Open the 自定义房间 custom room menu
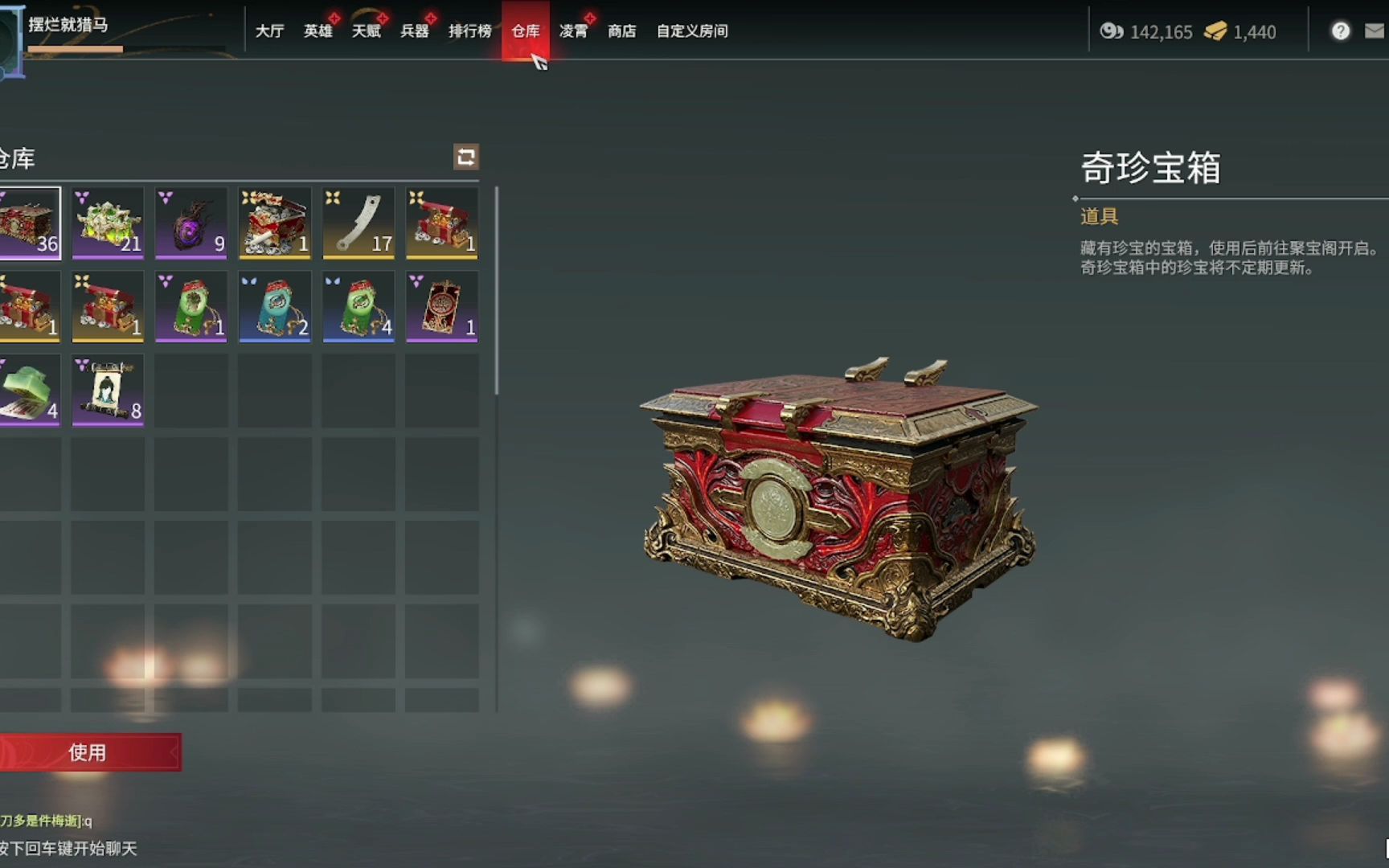This screenshot has height=868, width=1389. click(692, 31)
